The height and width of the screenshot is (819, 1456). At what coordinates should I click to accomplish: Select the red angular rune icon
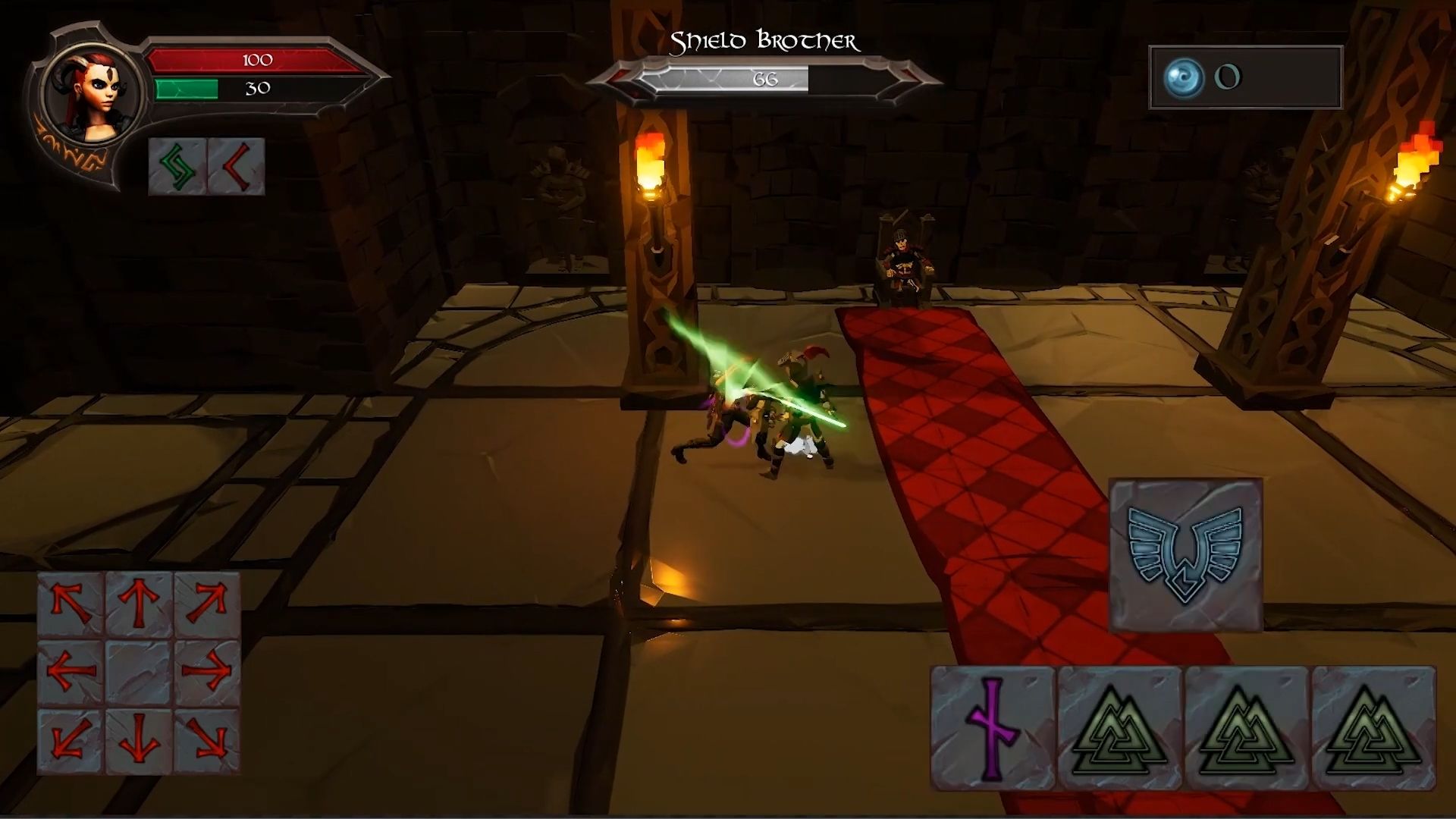pyautogui.click(x=236, y=167)
